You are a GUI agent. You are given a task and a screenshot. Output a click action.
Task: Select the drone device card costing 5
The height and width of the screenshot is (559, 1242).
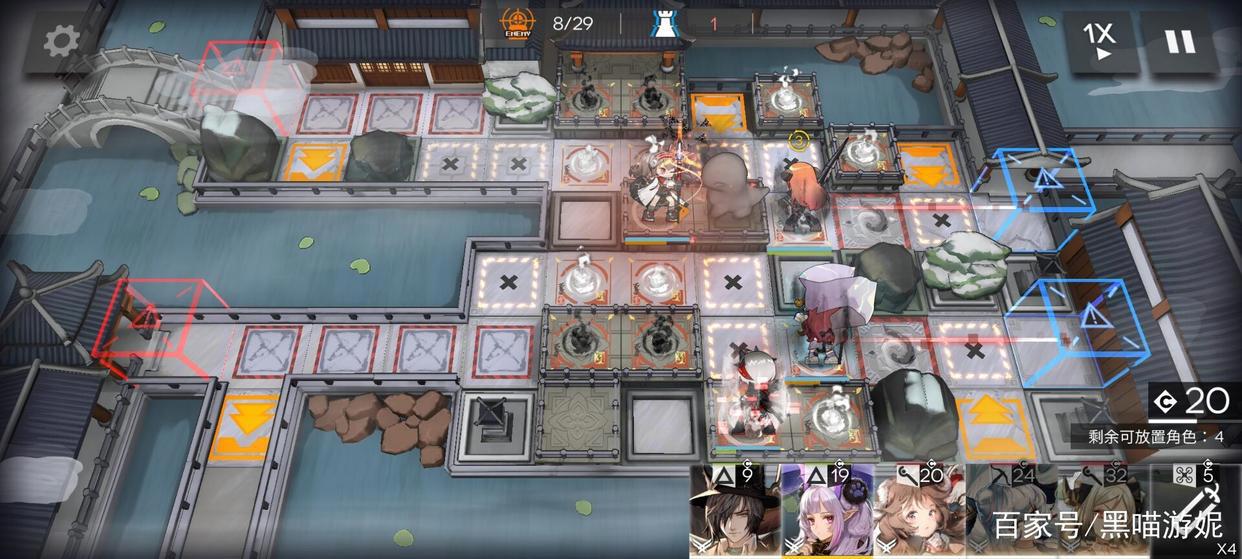click(1194, 512)
